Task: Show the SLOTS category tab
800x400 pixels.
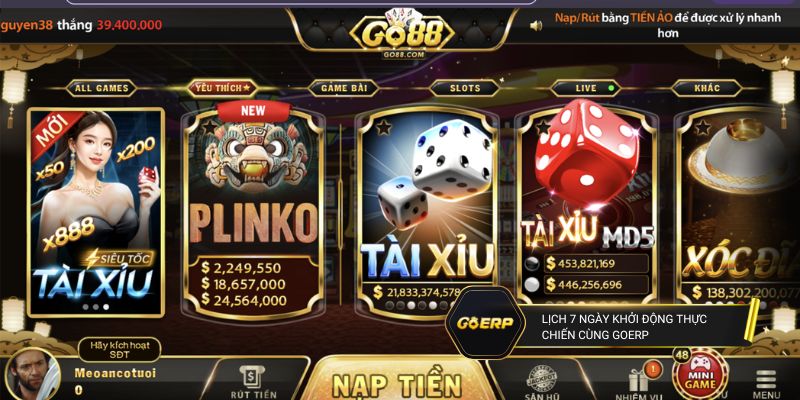Action: (464, 88)
